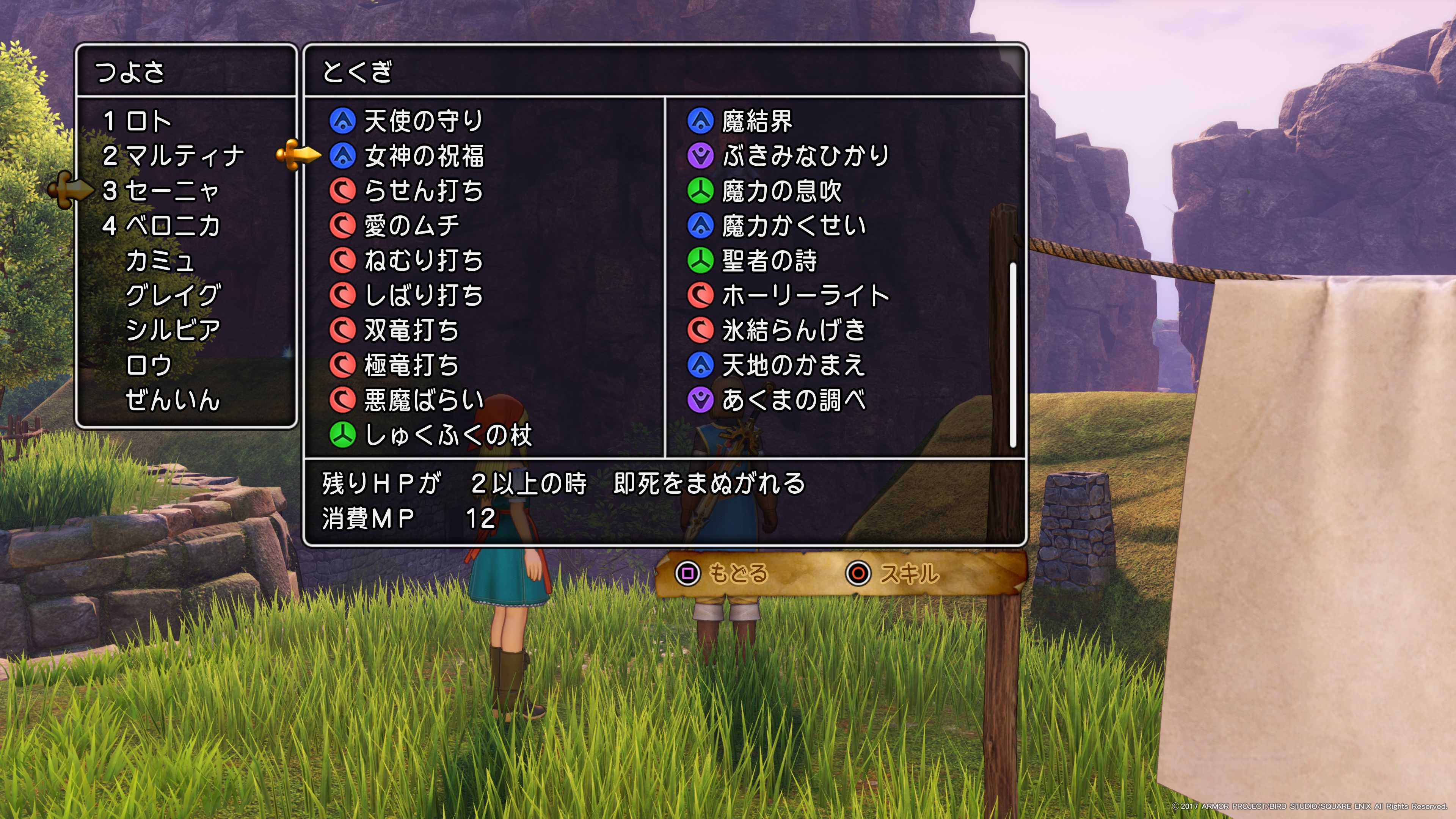The width and height of the screenshot is (1456, 819).
Task: Choose グレイグ from the list
Action: [173, 296]
